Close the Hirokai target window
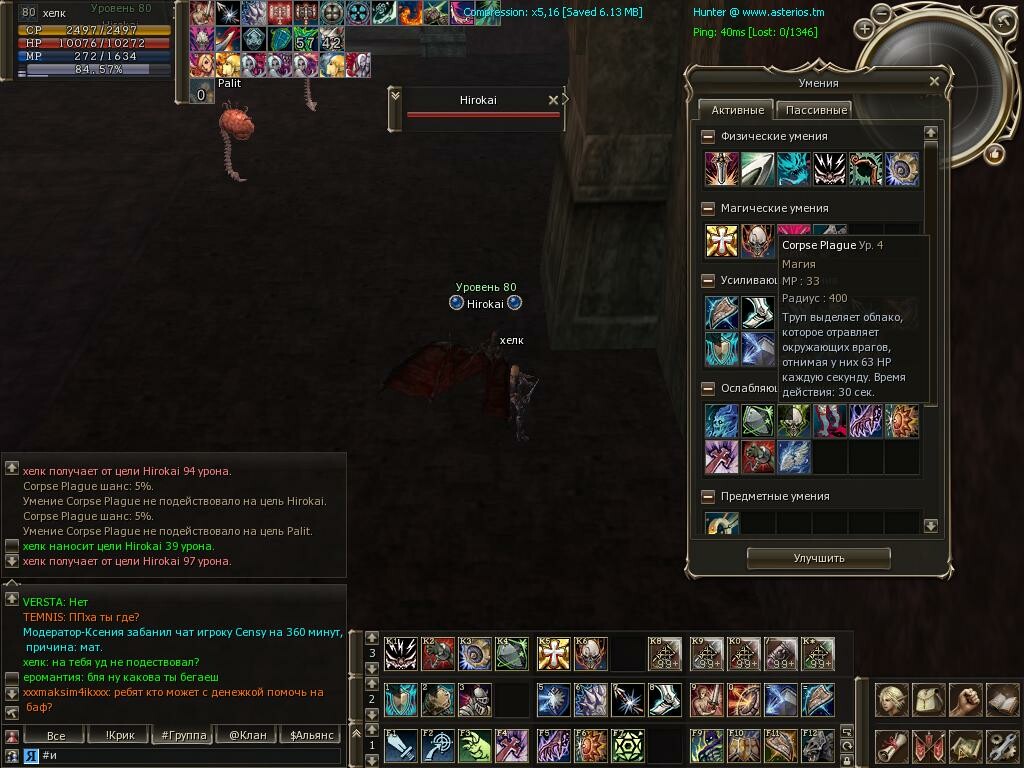Image resolution: width=1024 pixels, height=768 pixels. tap(553, 100)
